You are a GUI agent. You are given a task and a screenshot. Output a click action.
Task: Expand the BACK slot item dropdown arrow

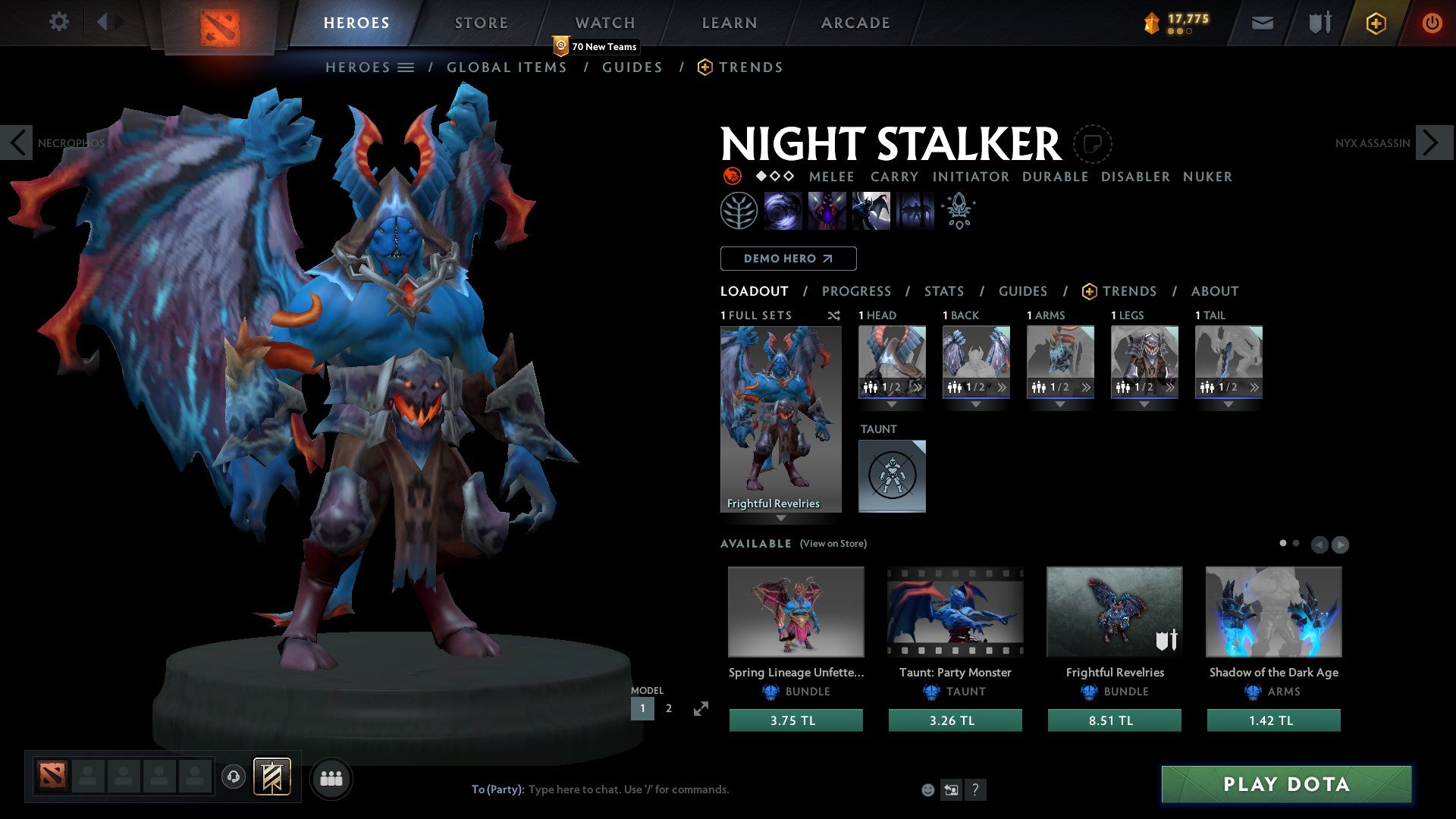point(977,406)
